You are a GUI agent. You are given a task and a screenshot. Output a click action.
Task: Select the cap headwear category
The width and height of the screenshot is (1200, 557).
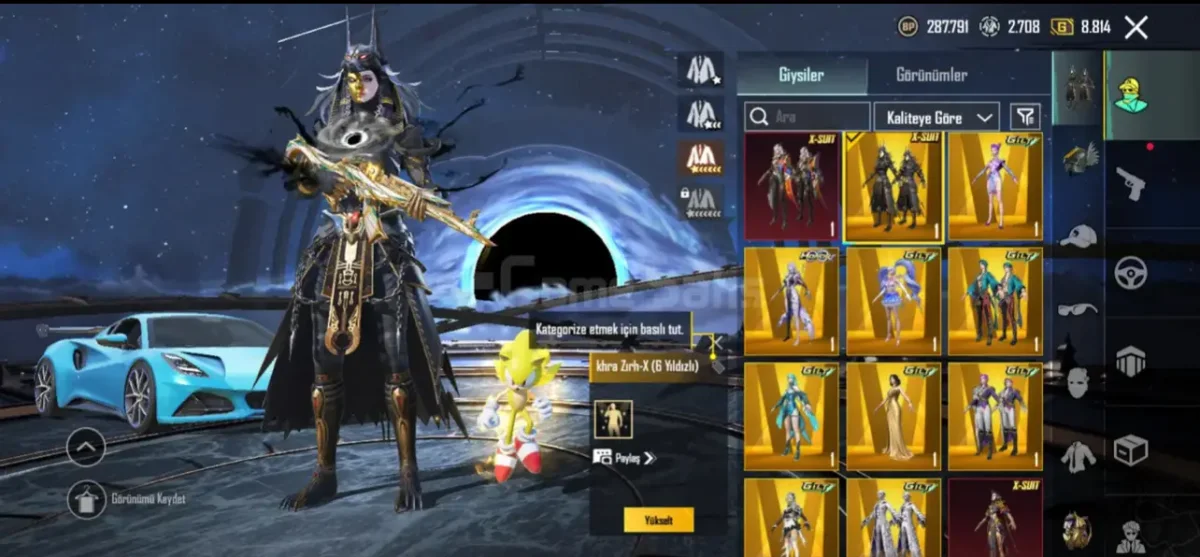(1078, 237)
